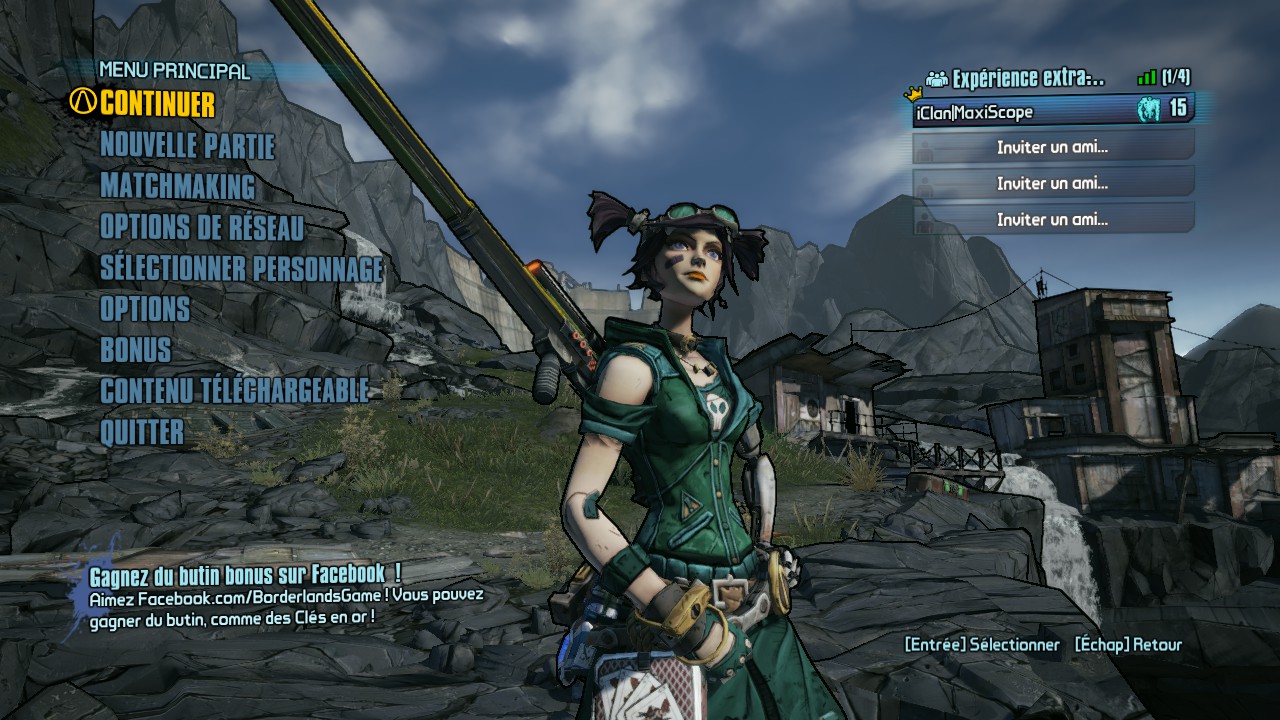The width and height of the screenshot is (1280, 720).
Task: Choose Sélectionner Personnage
Action: [x=241, y=269]
